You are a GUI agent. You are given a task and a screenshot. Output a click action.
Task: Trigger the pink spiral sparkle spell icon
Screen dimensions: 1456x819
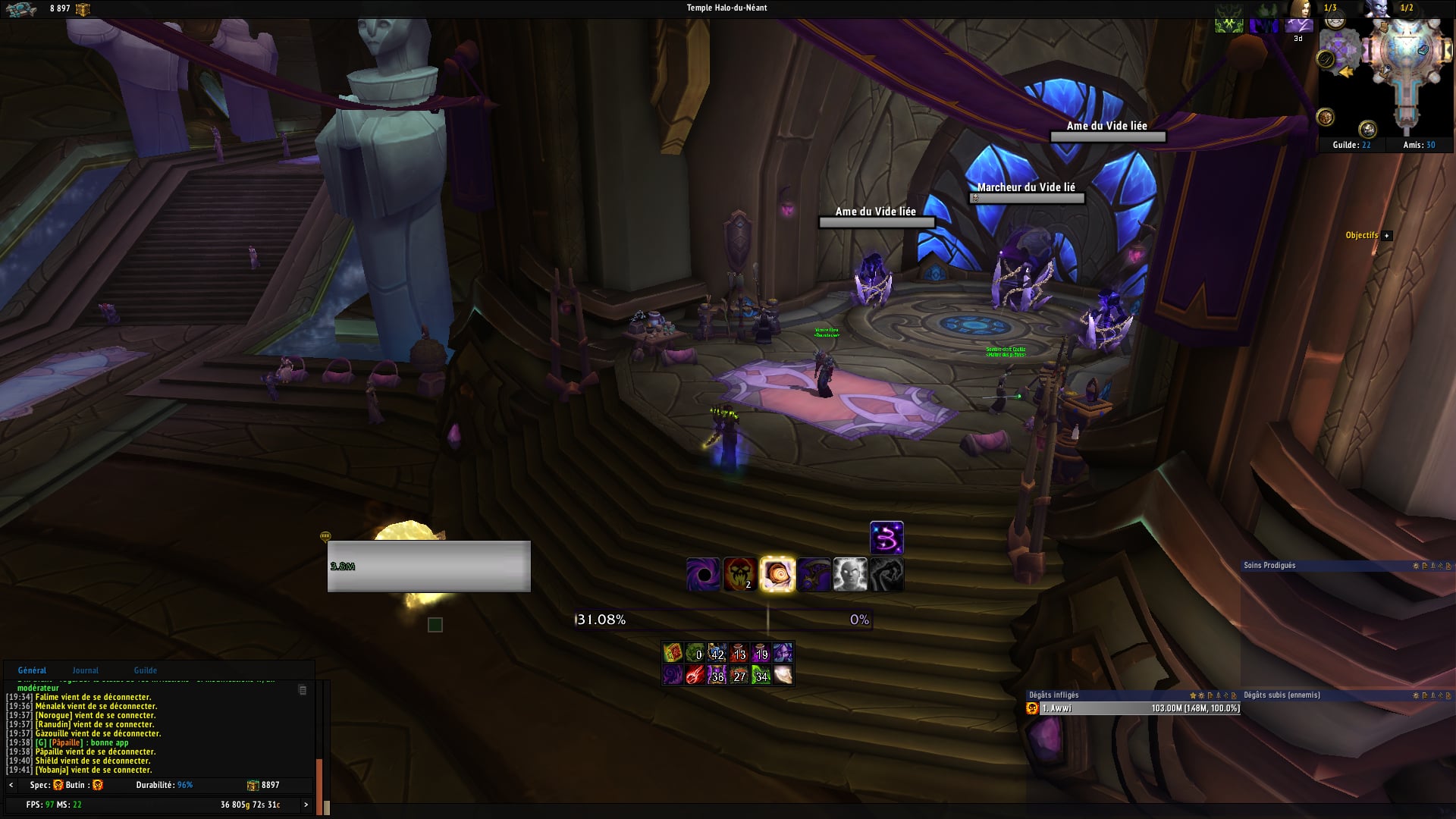coord(886,538)
